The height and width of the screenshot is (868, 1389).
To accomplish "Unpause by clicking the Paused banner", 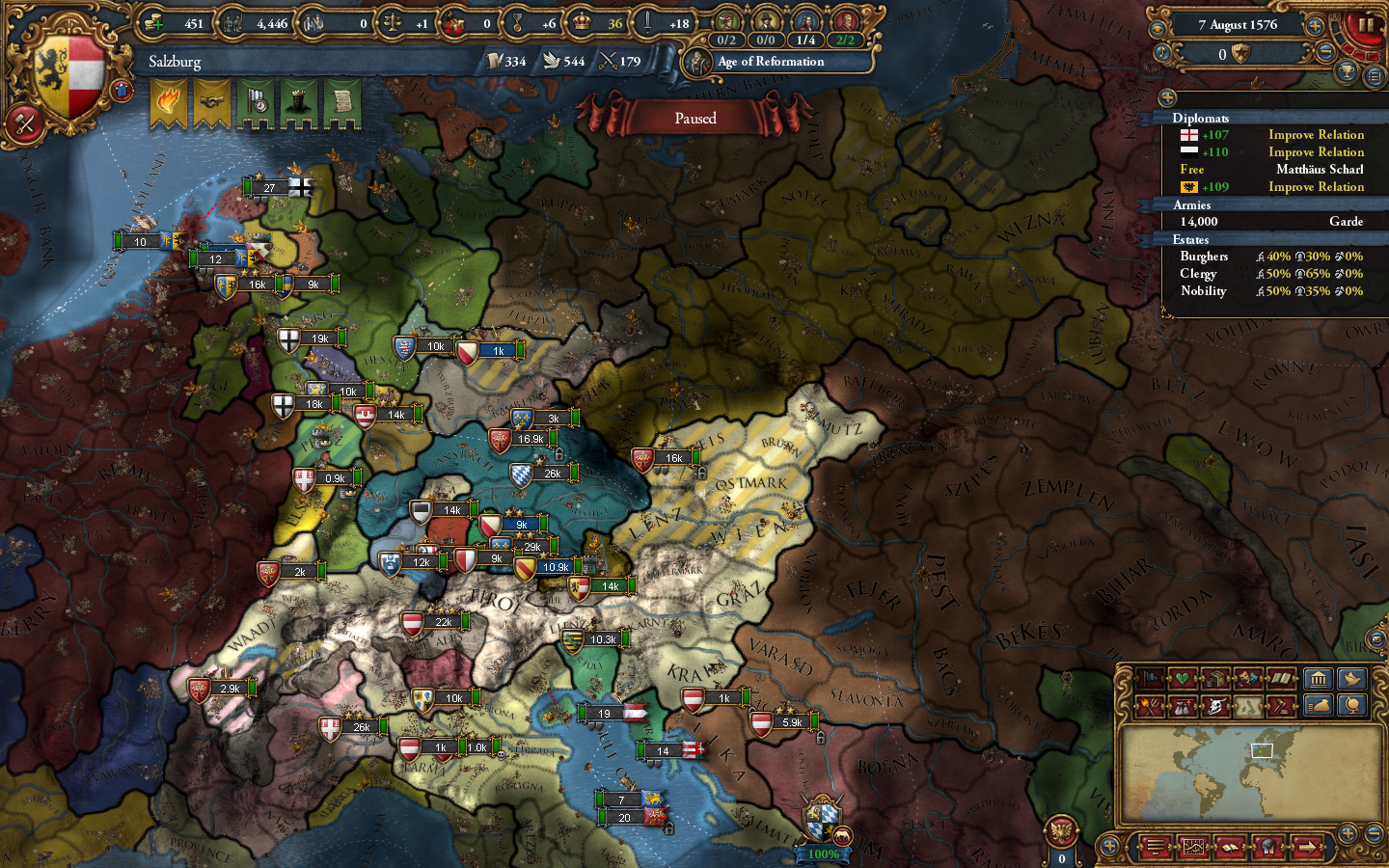I will [x=696, y=118].
